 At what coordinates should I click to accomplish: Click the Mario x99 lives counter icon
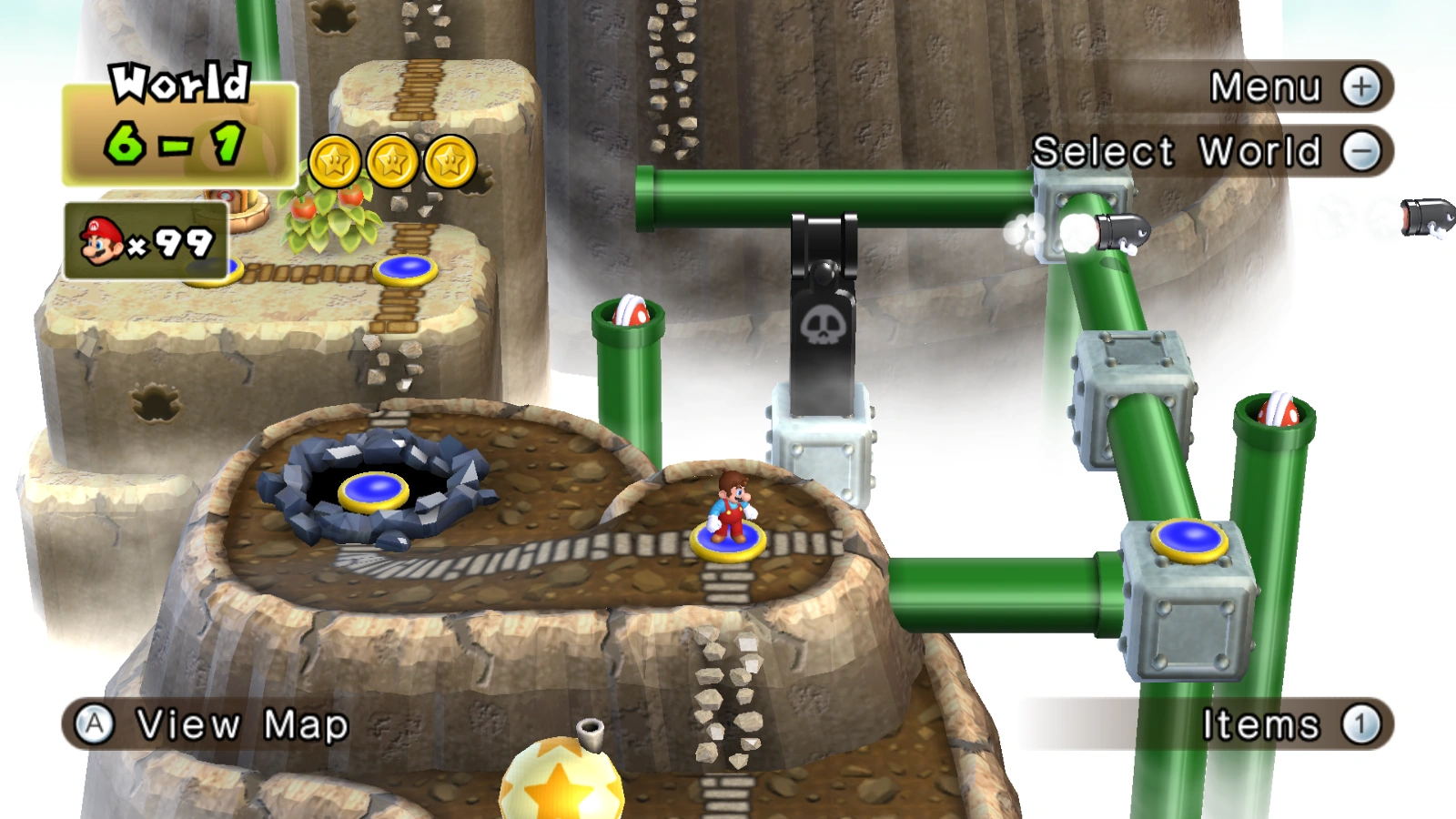pos(103,238)
